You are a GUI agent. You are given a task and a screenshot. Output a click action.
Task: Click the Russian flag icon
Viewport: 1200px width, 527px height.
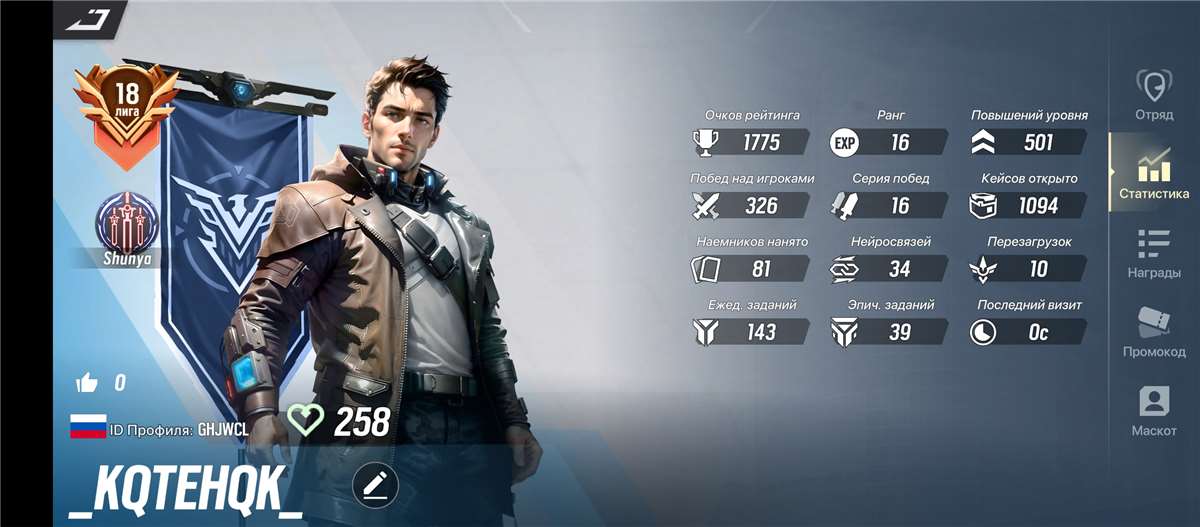[x=88, y=427]
